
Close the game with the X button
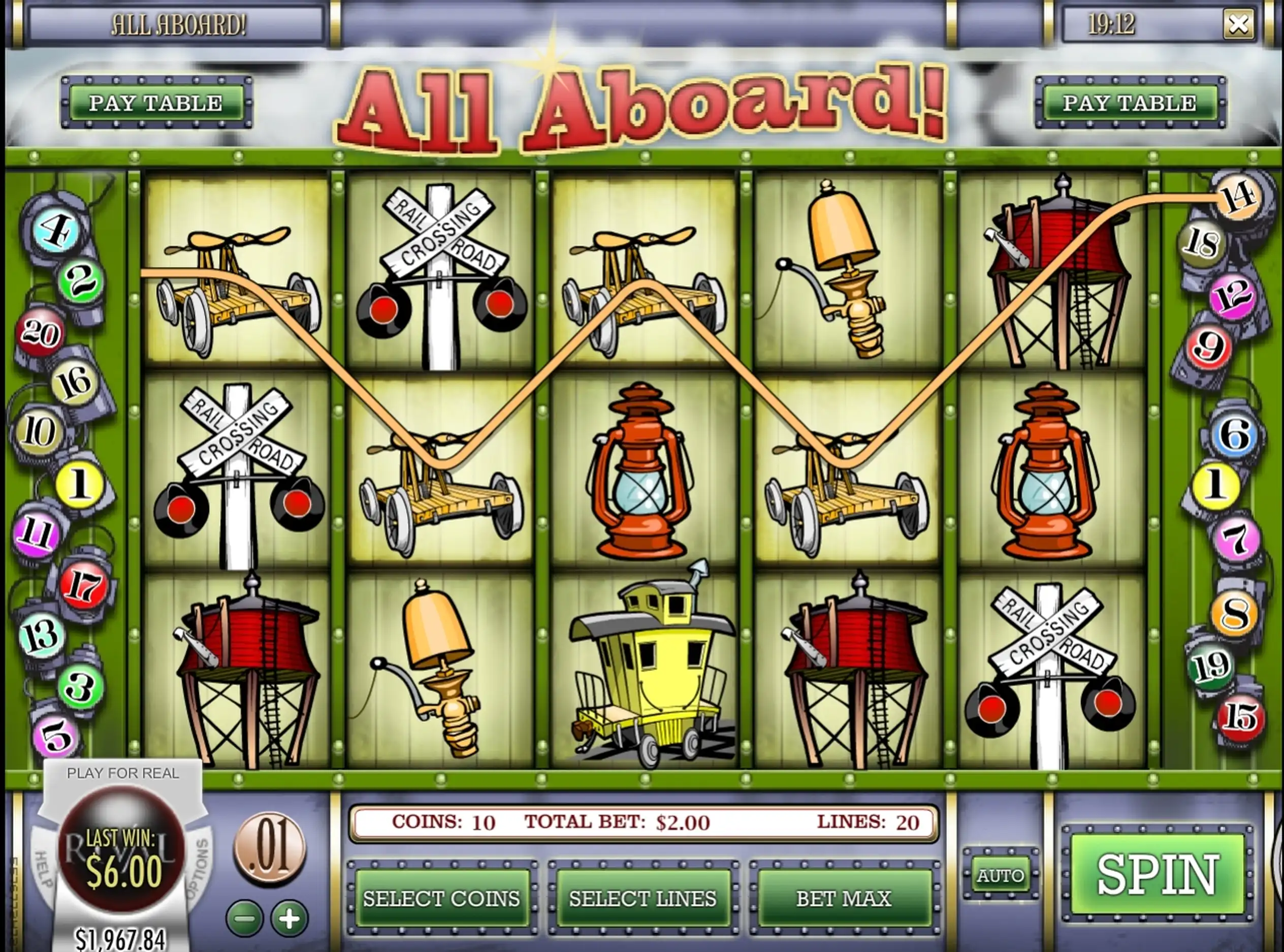tap(1238, 24)
